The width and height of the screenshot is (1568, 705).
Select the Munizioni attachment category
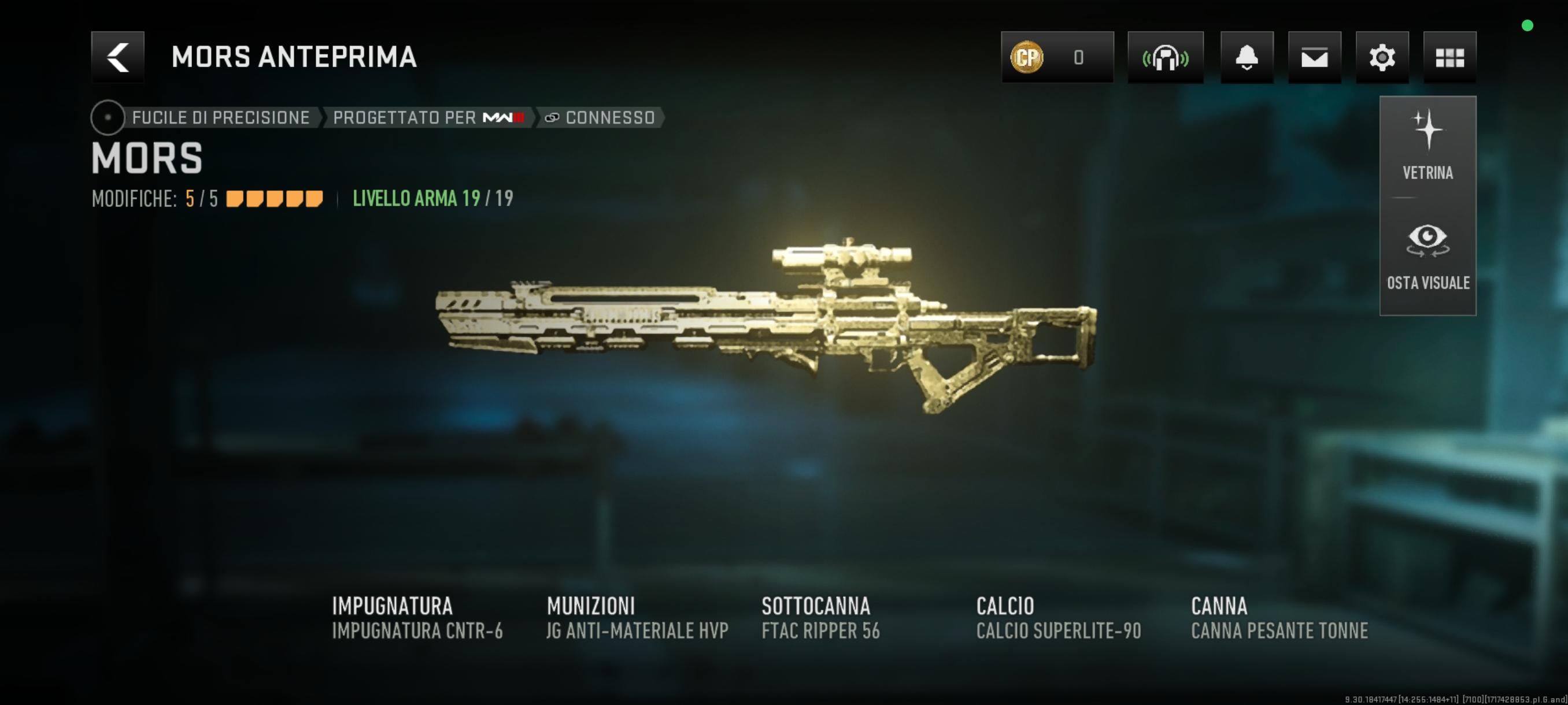tap(591, 606)
